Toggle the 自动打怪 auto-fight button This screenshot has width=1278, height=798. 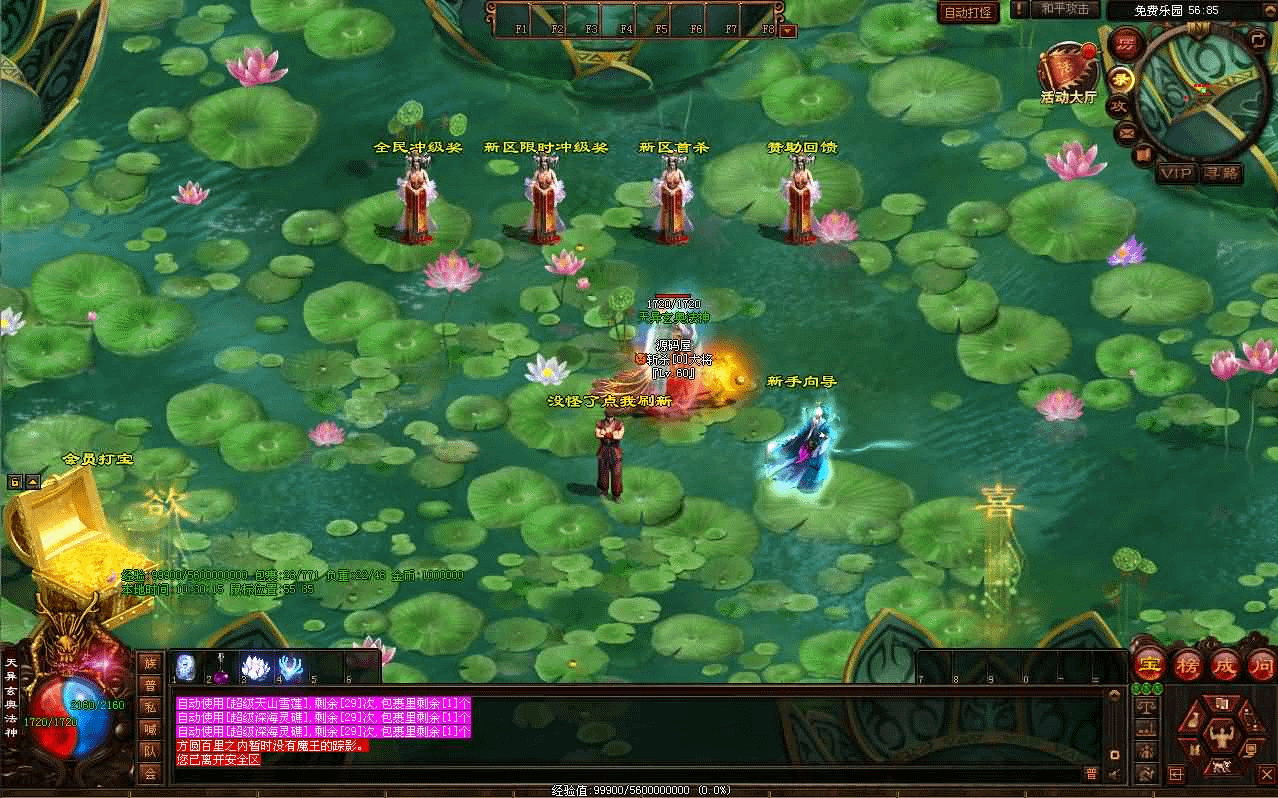968,12
